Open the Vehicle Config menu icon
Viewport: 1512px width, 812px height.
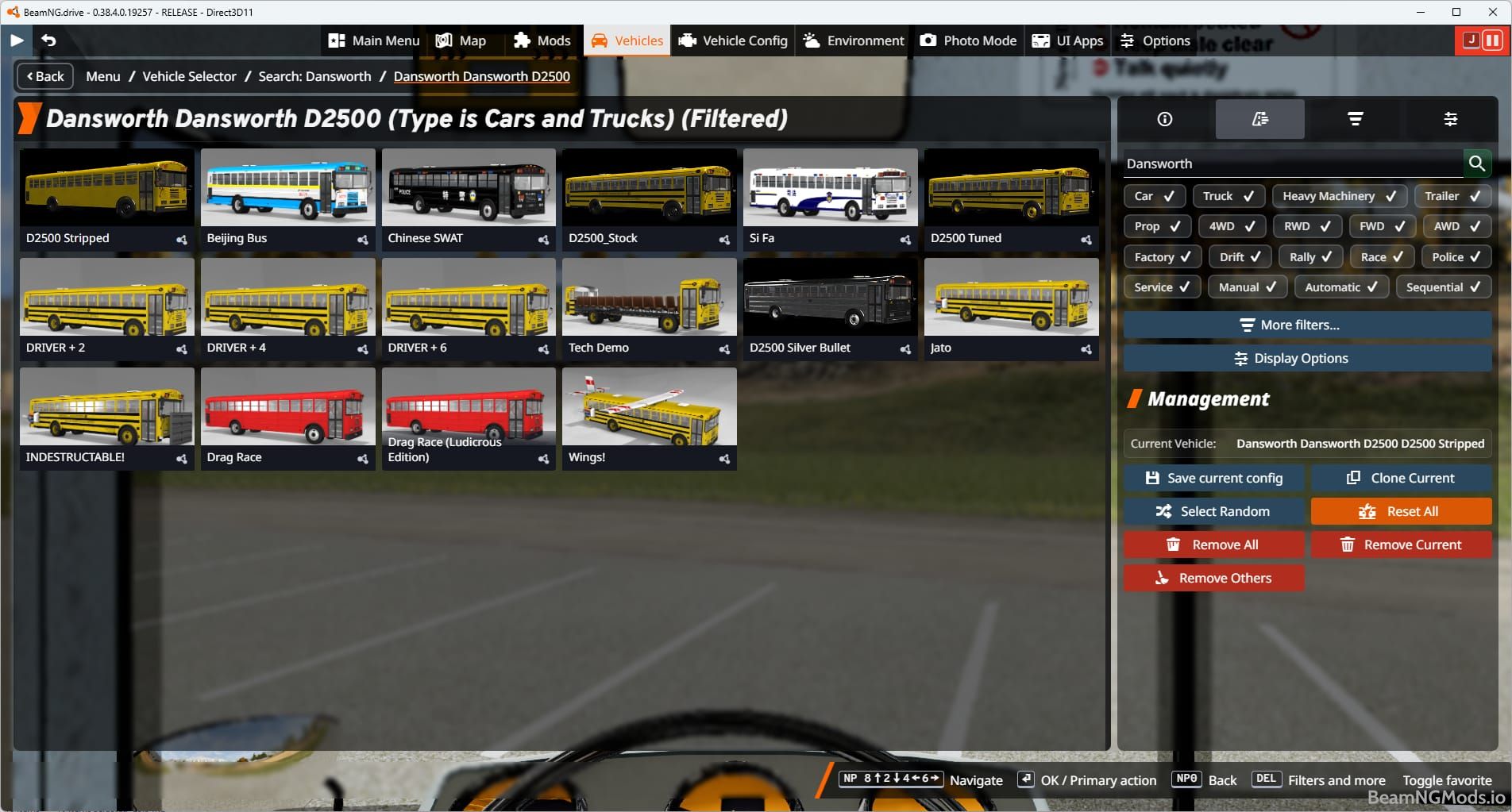688,40
